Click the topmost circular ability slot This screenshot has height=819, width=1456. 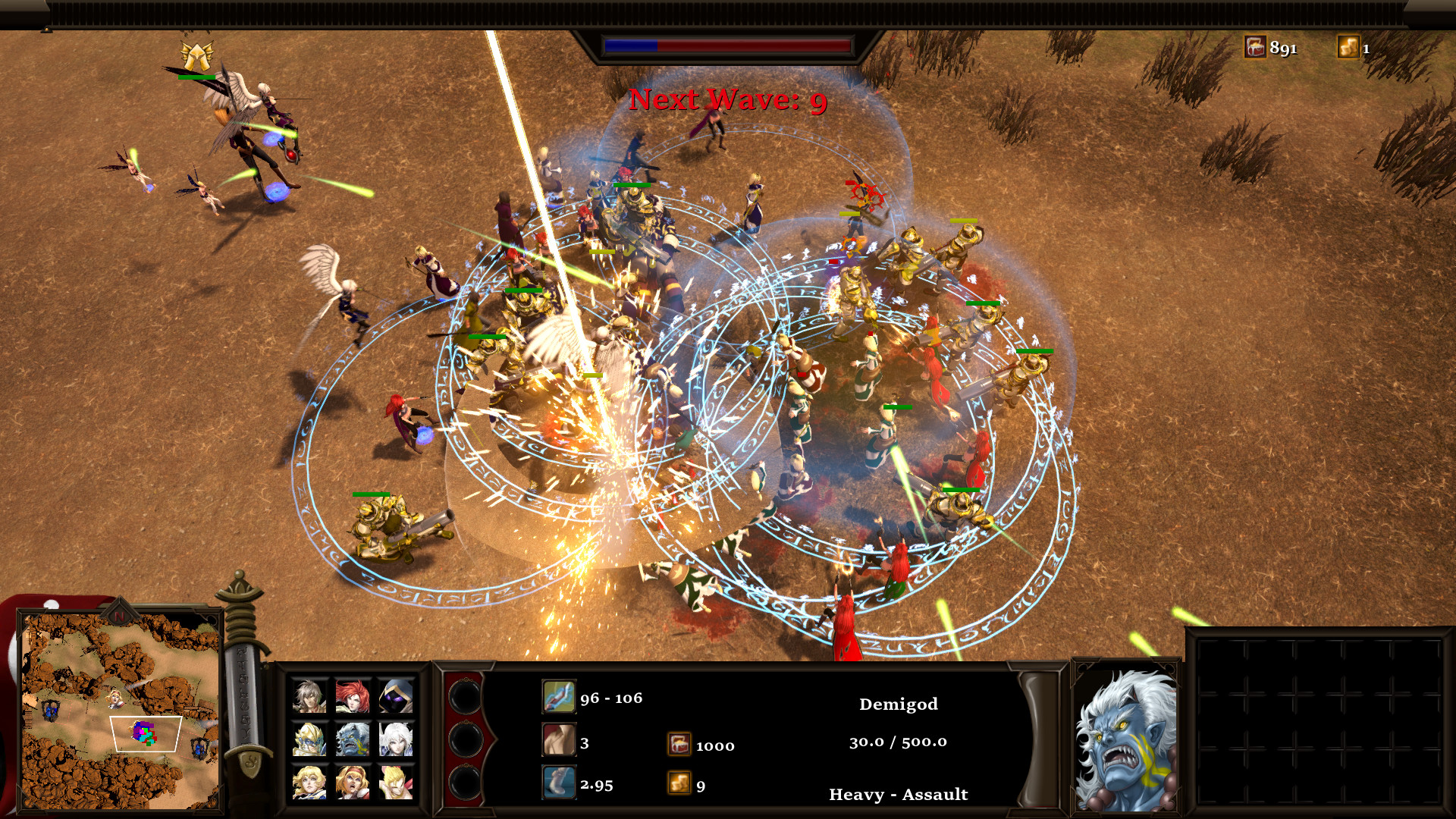463,695
